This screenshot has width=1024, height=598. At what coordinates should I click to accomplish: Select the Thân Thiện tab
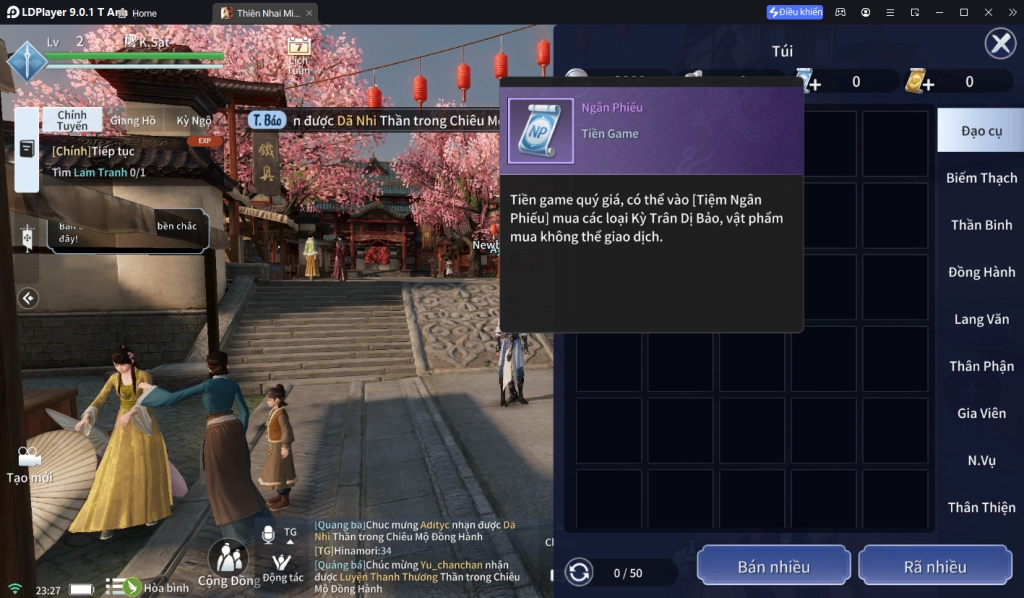point(981,507)
